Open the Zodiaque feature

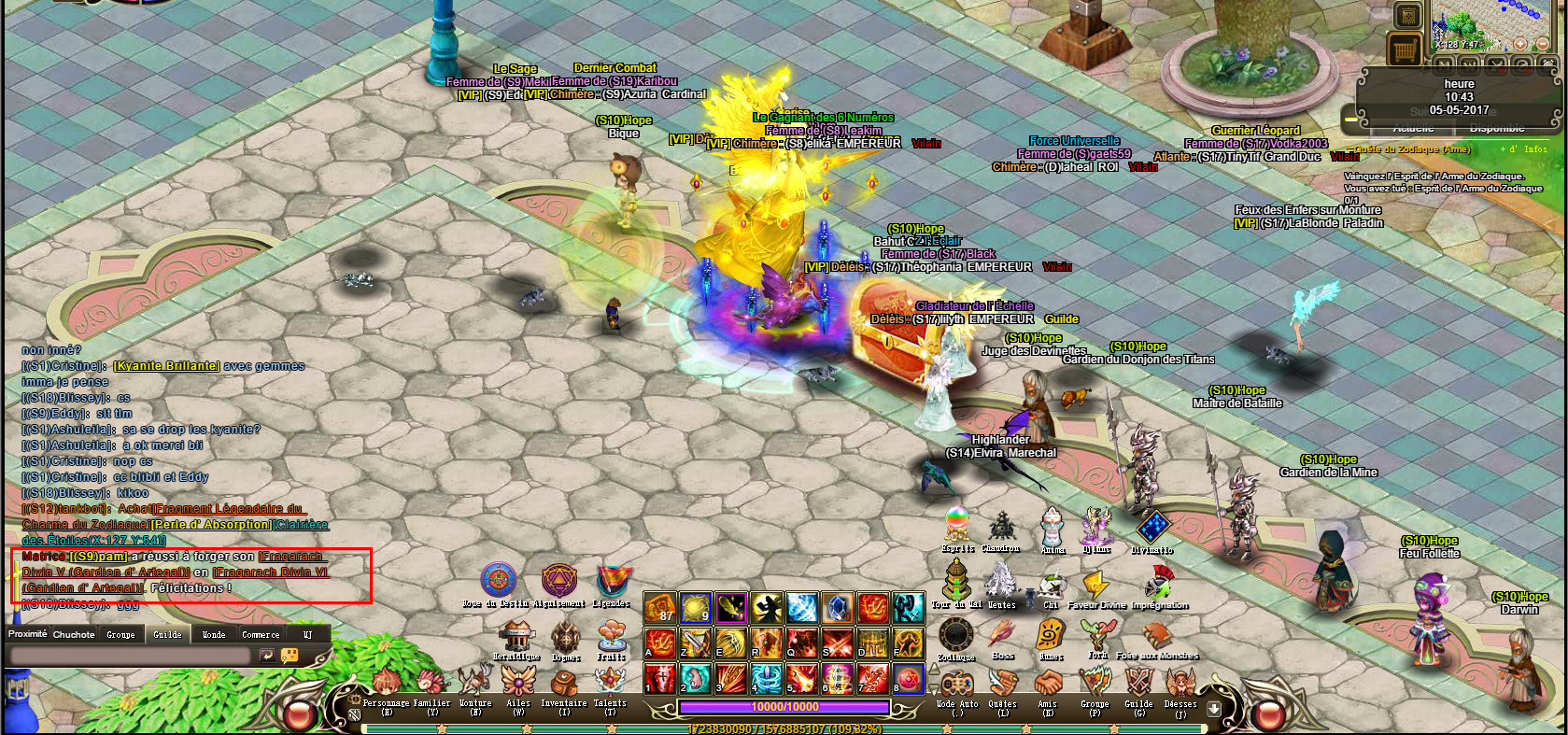click(955, 636)
